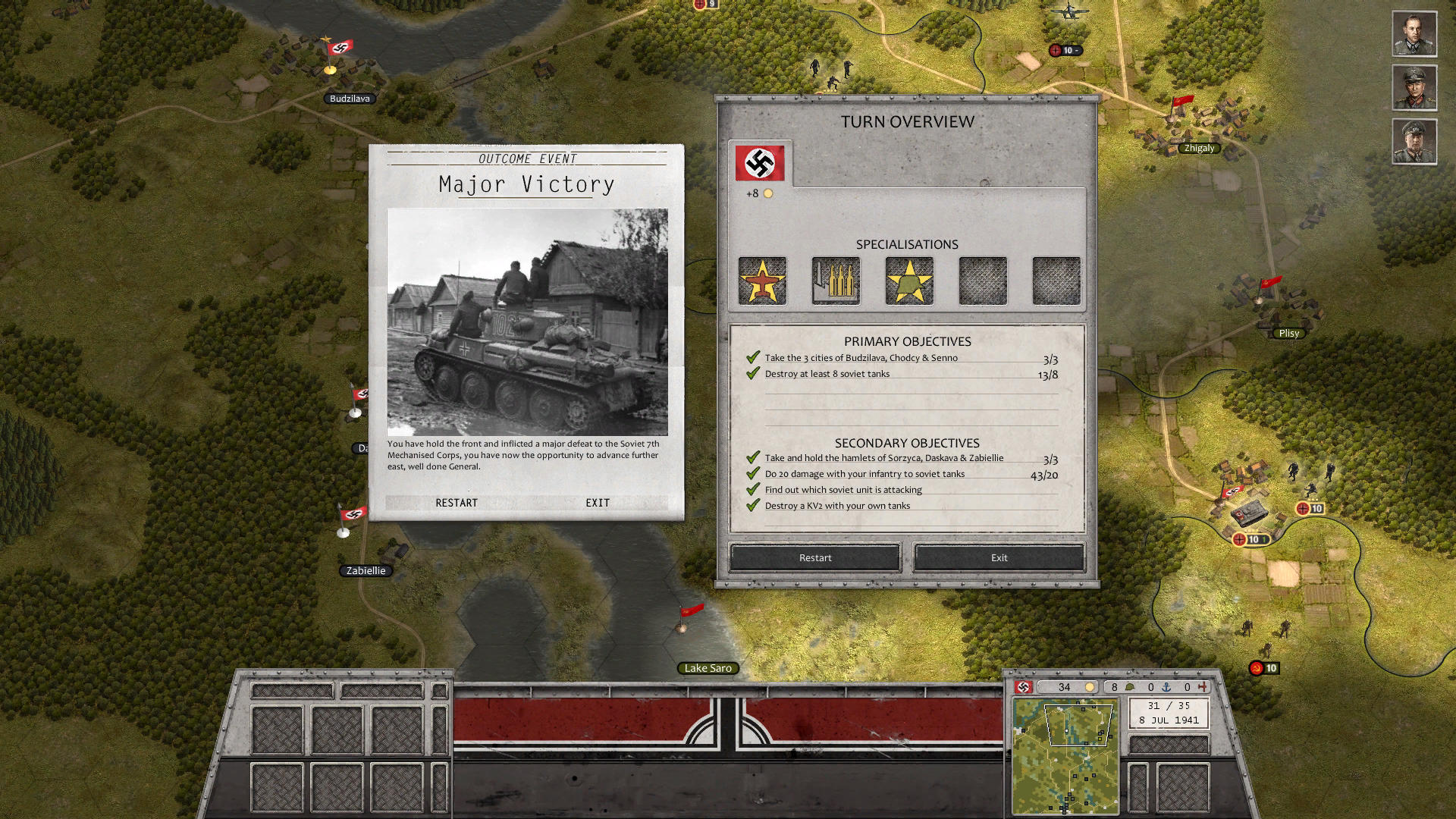Exit via the Turn Overview panel button
1456x819 pixels.
(999, 557)
